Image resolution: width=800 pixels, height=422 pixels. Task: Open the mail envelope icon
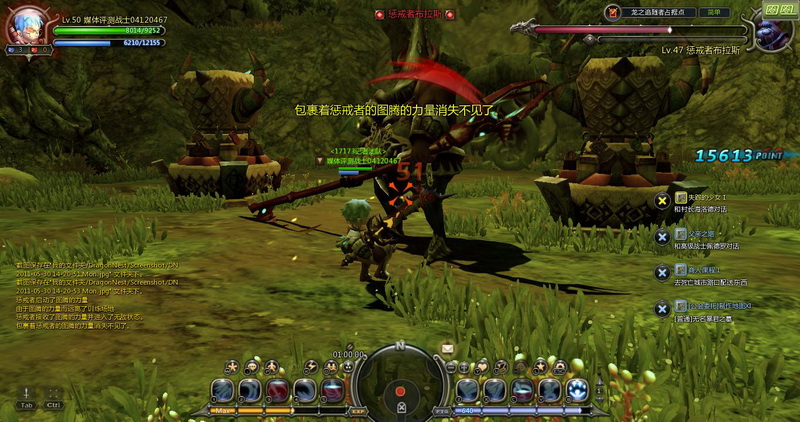coord(447,348)
